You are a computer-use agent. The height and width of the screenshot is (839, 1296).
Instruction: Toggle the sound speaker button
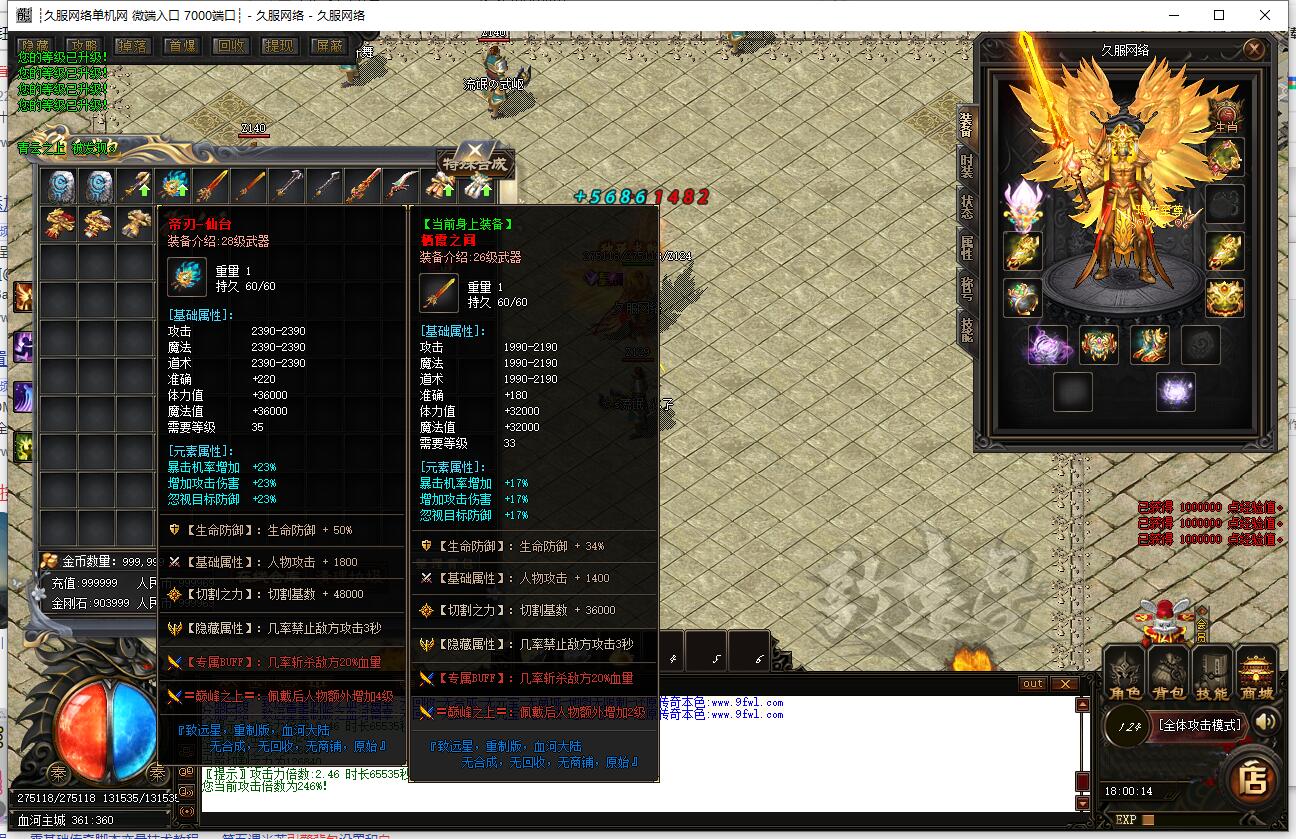tap(1266, 722)
